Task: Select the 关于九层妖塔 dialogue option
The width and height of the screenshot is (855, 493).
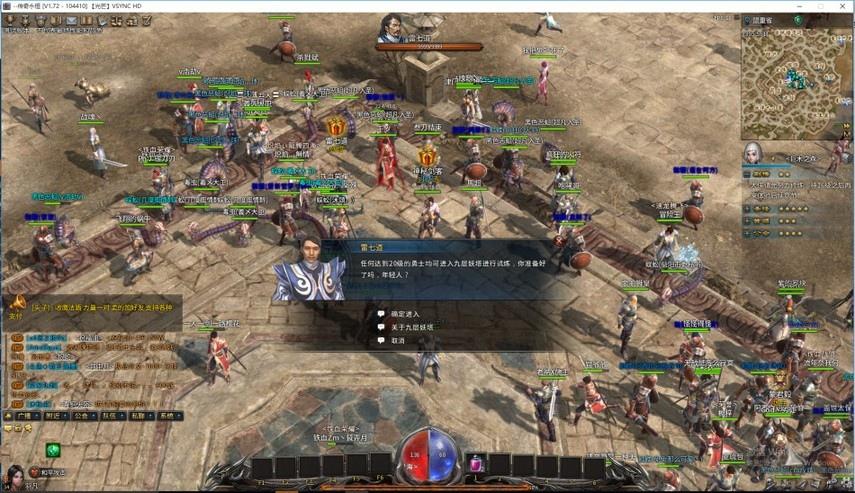Action: [x=410, y=327]
